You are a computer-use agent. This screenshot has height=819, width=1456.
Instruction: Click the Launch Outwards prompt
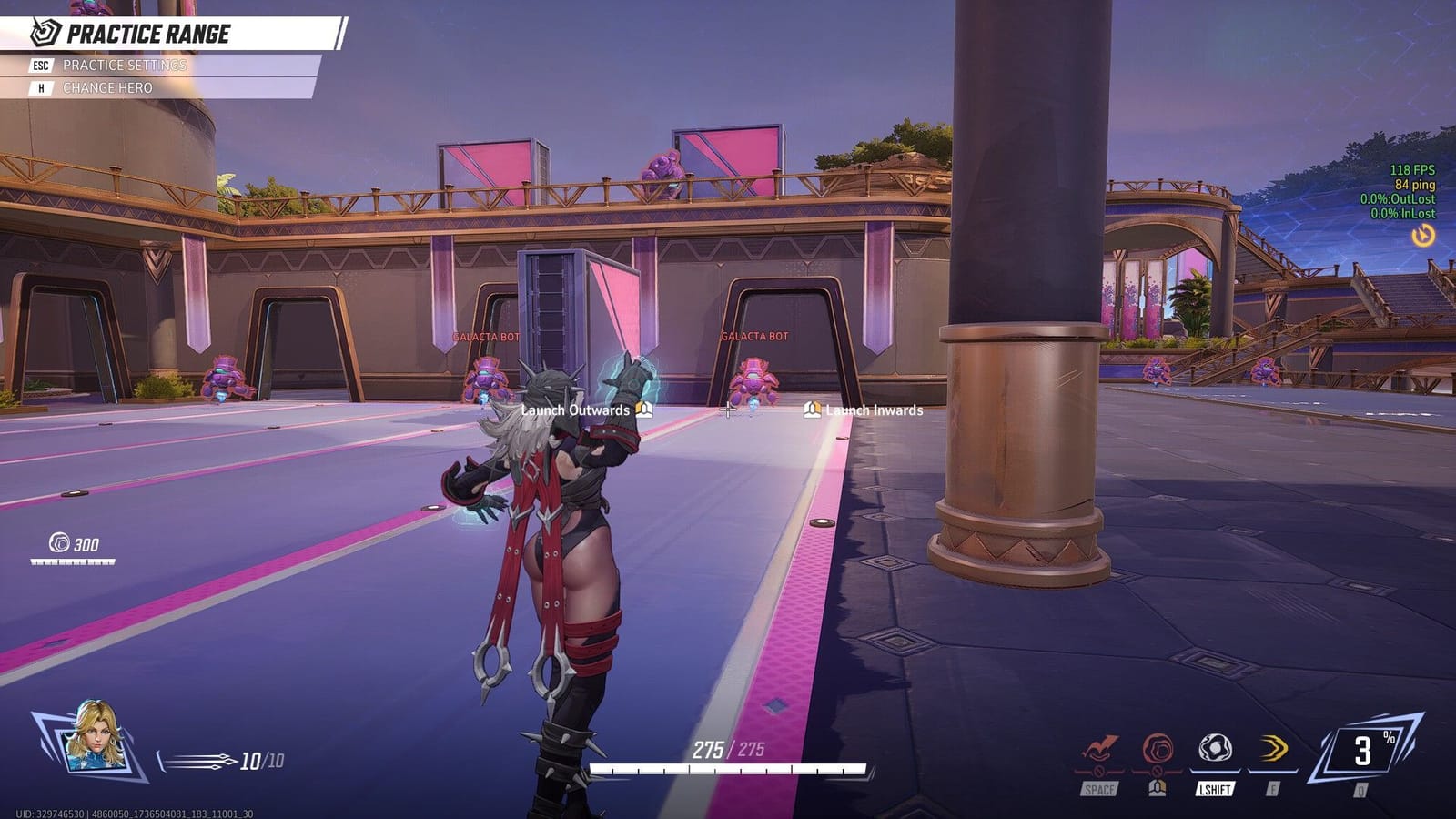[573, 411]
